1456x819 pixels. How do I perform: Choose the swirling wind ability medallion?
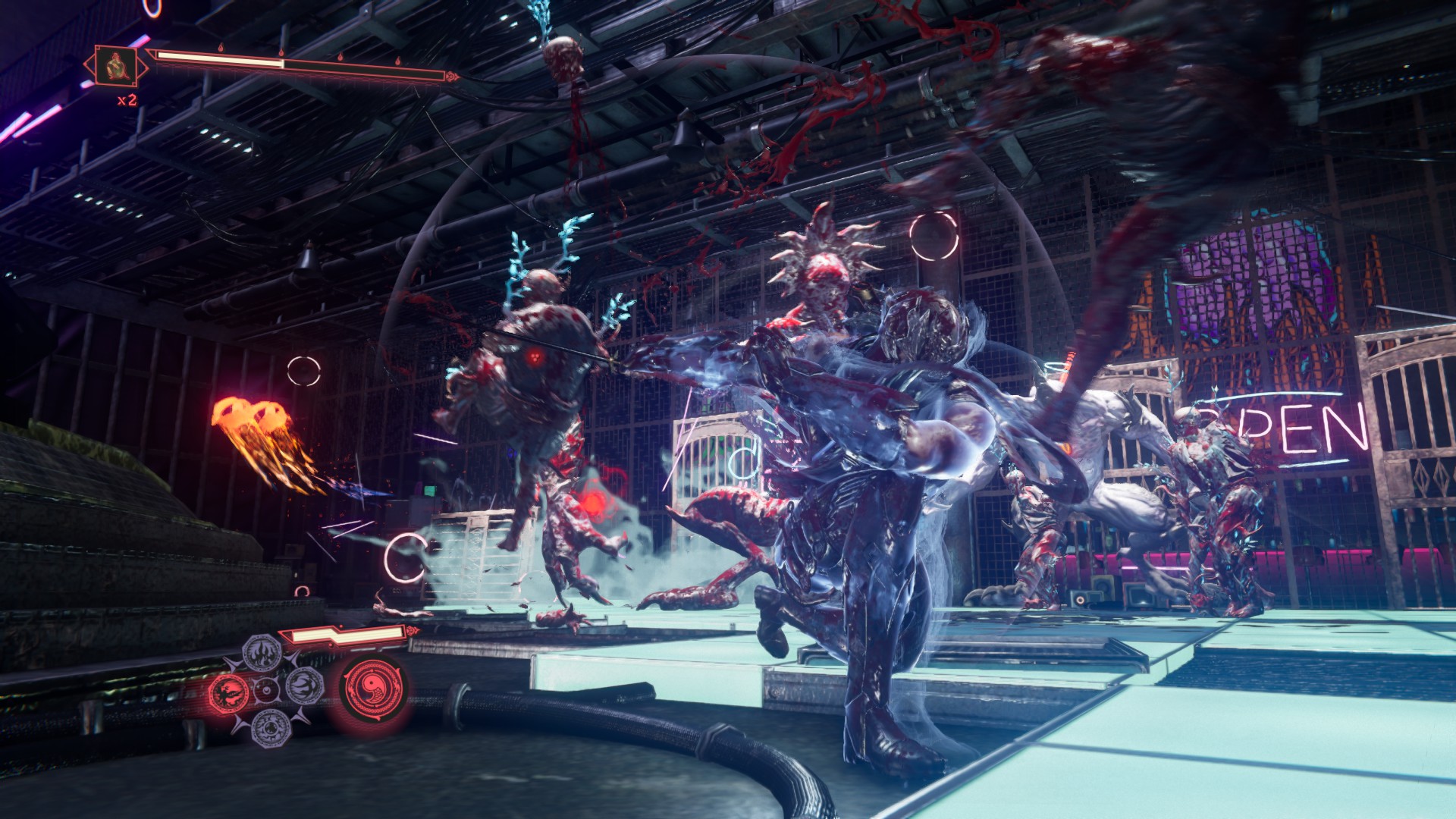pos(305,686)
